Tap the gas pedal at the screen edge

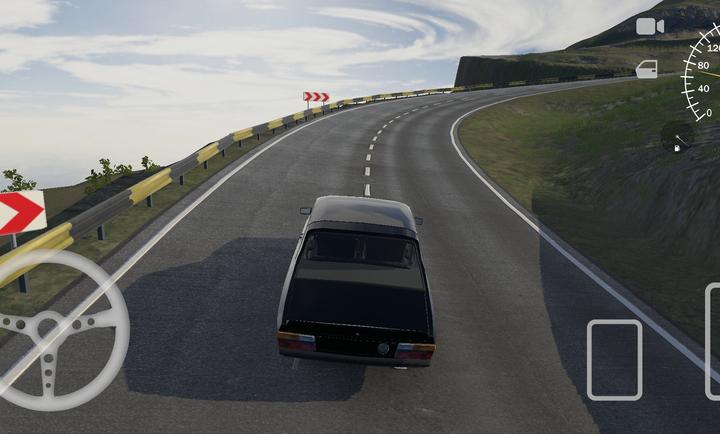tap(712, 342)
